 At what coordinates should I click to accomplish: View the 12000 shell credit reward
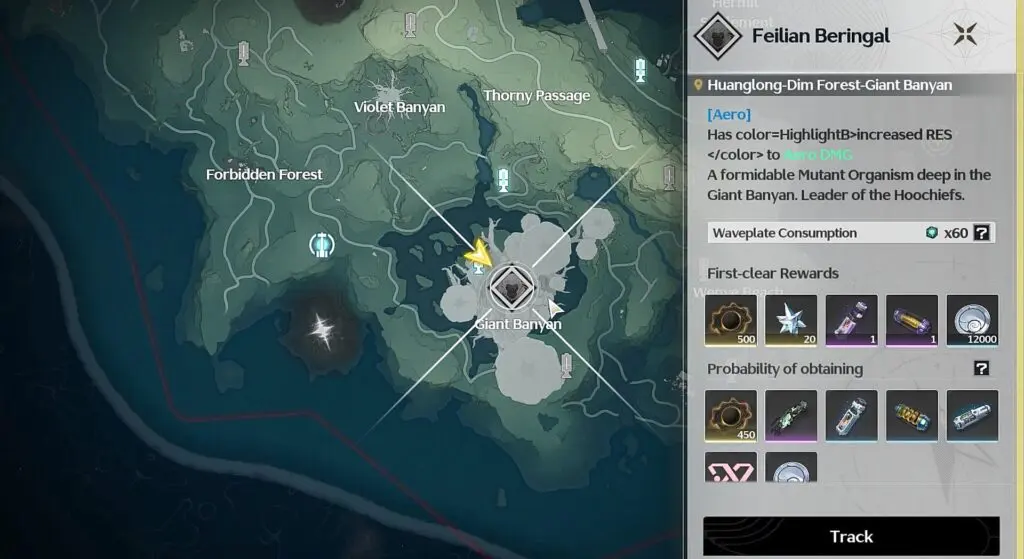click(972, 320)
